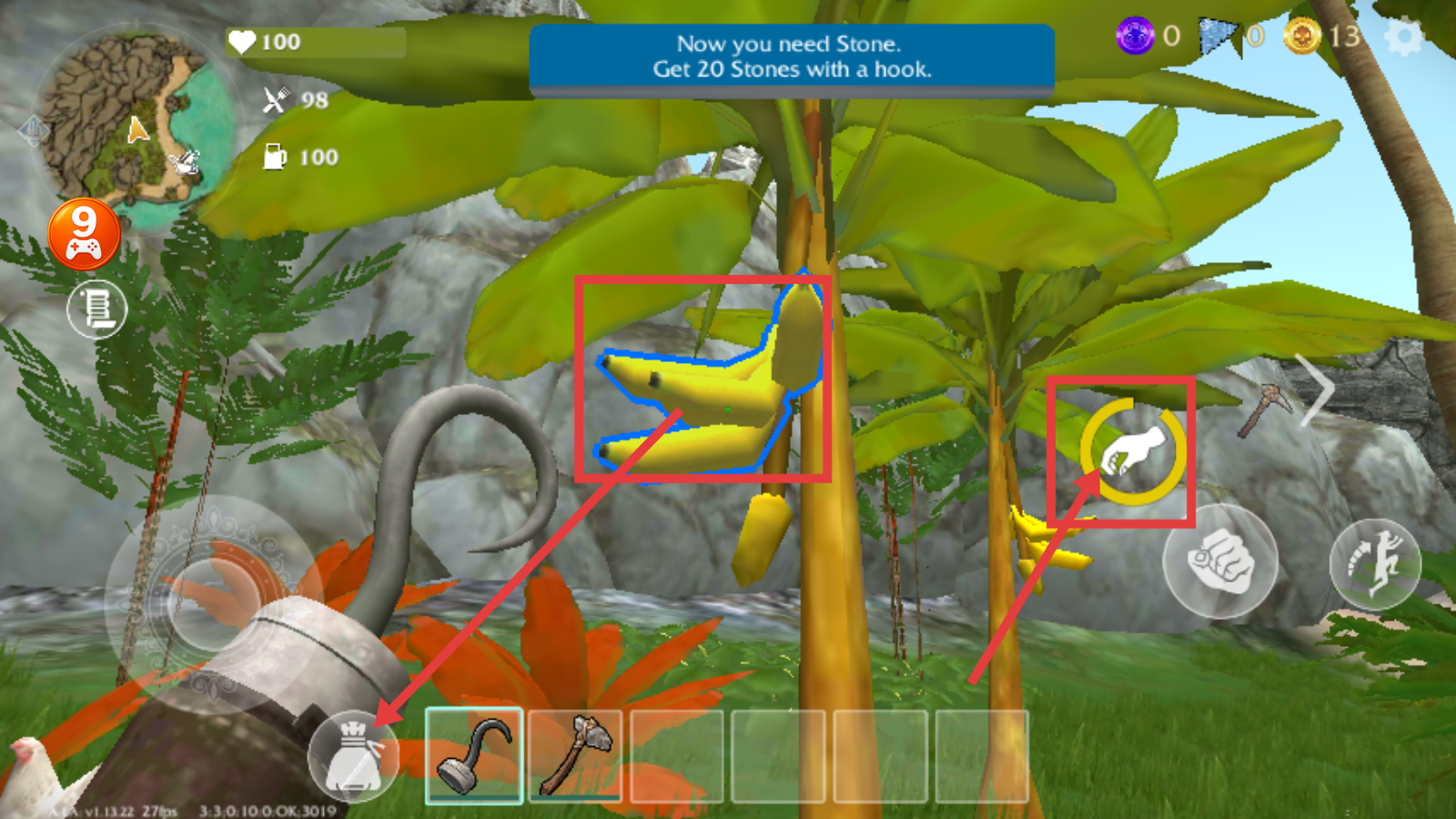Open the orange 9 gamepad badge
The image size is (1456, 819).
point(84,234)
